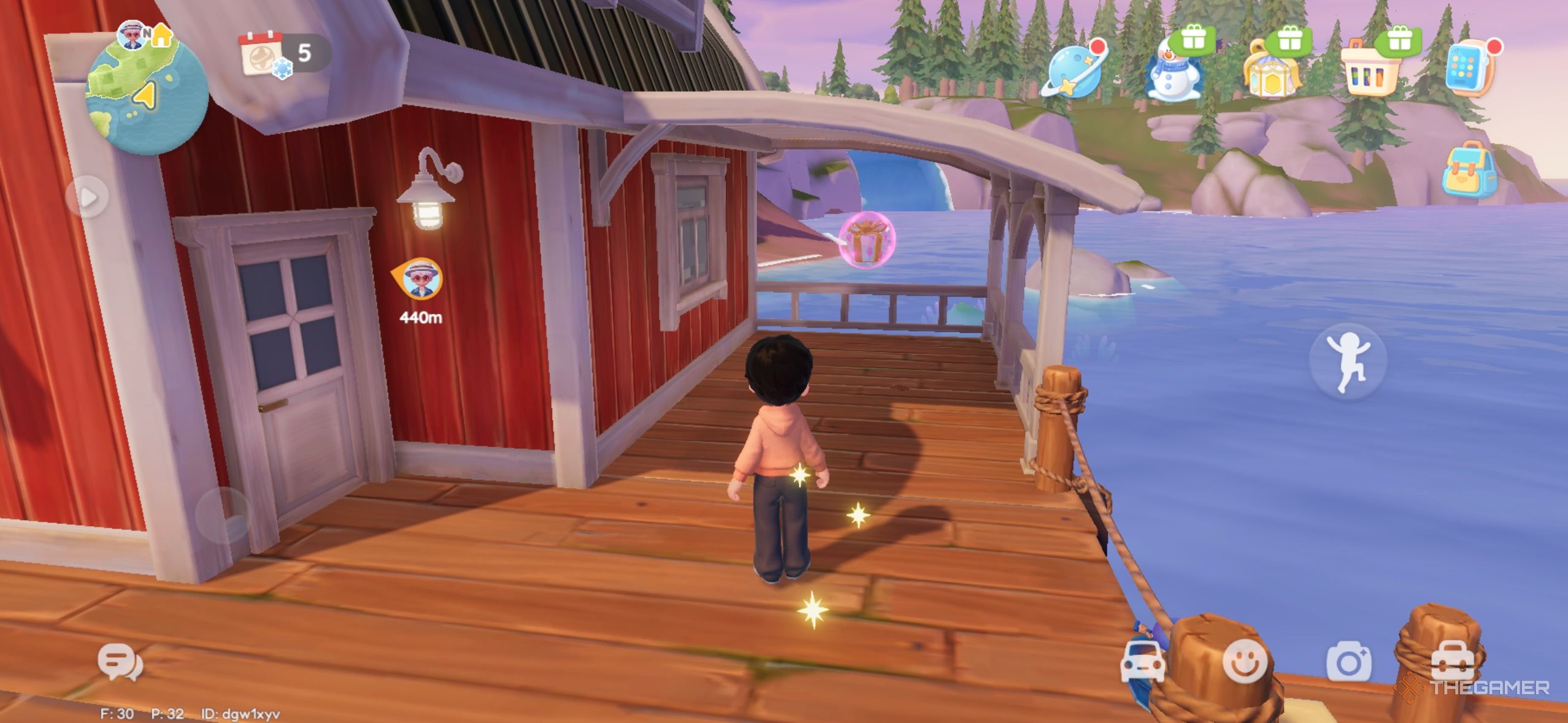Expand the side panel arrow button
This screenshot has width=1568, height=723.
[x=87, y=197]
